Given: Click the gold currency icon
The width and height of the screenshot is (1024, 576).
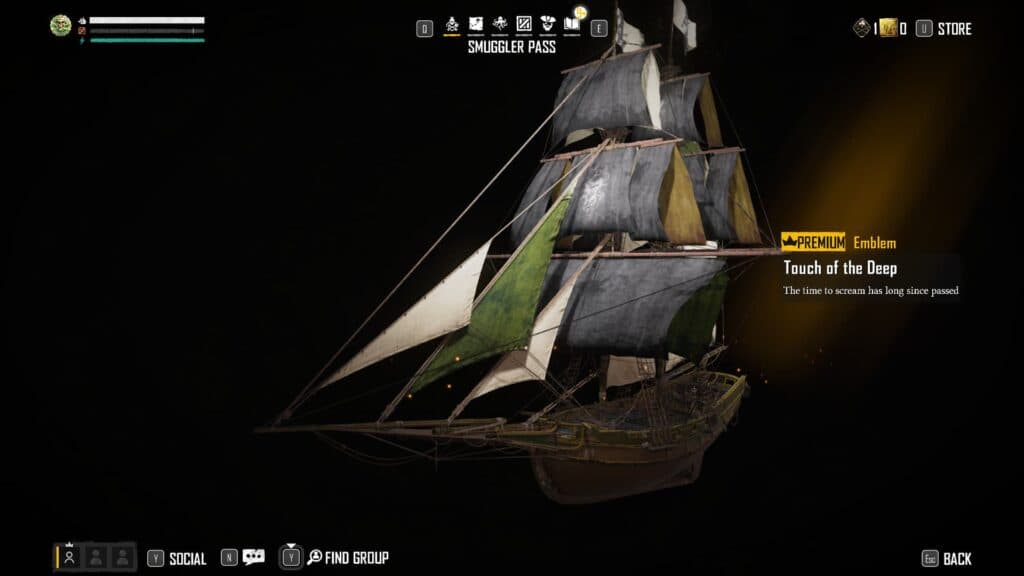Looking at the screenshot, I should [x=887, y=29].
